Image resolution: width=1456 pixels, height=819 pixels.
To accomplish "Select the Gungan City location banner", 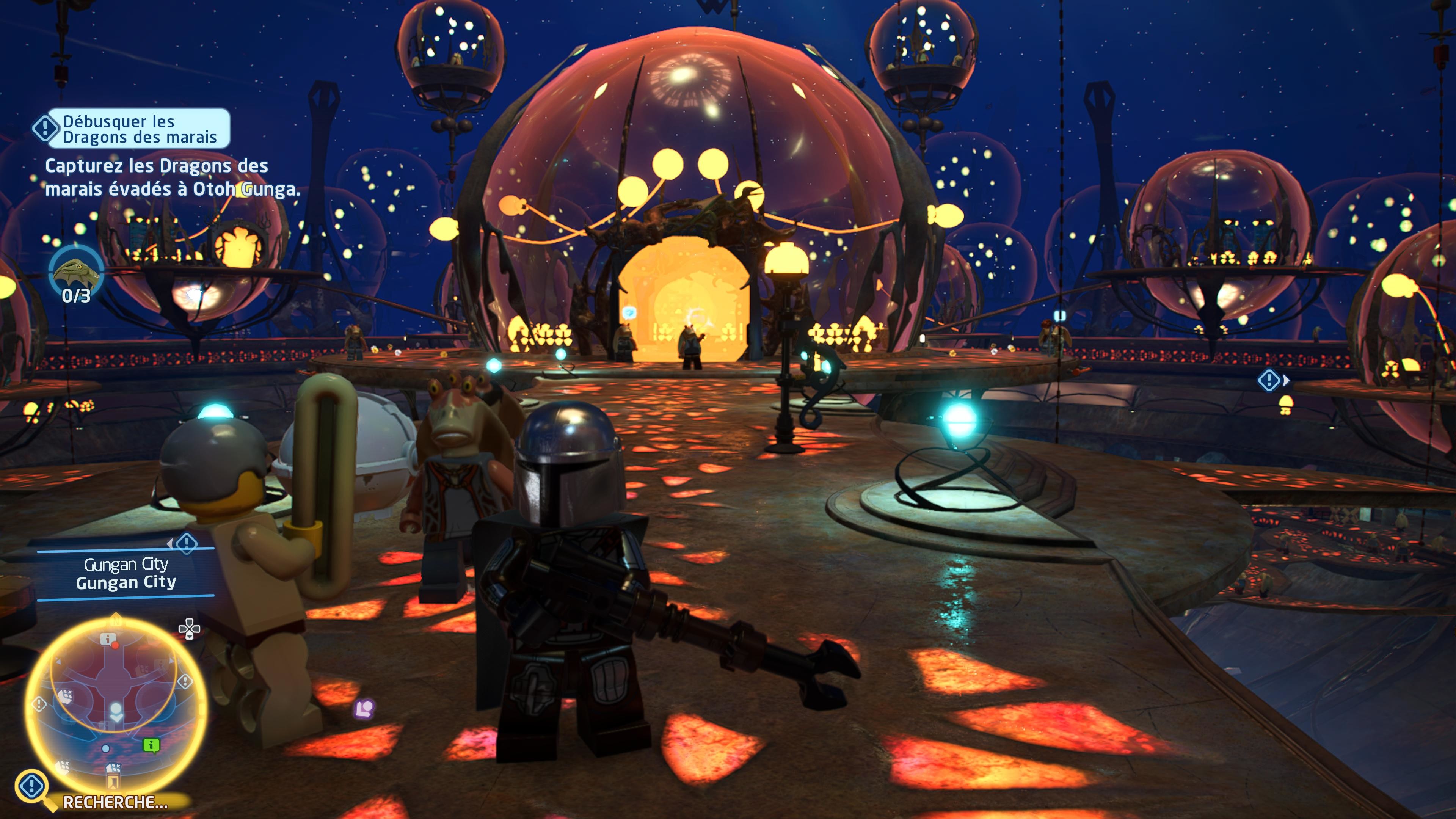I will (x=126, y=573).
